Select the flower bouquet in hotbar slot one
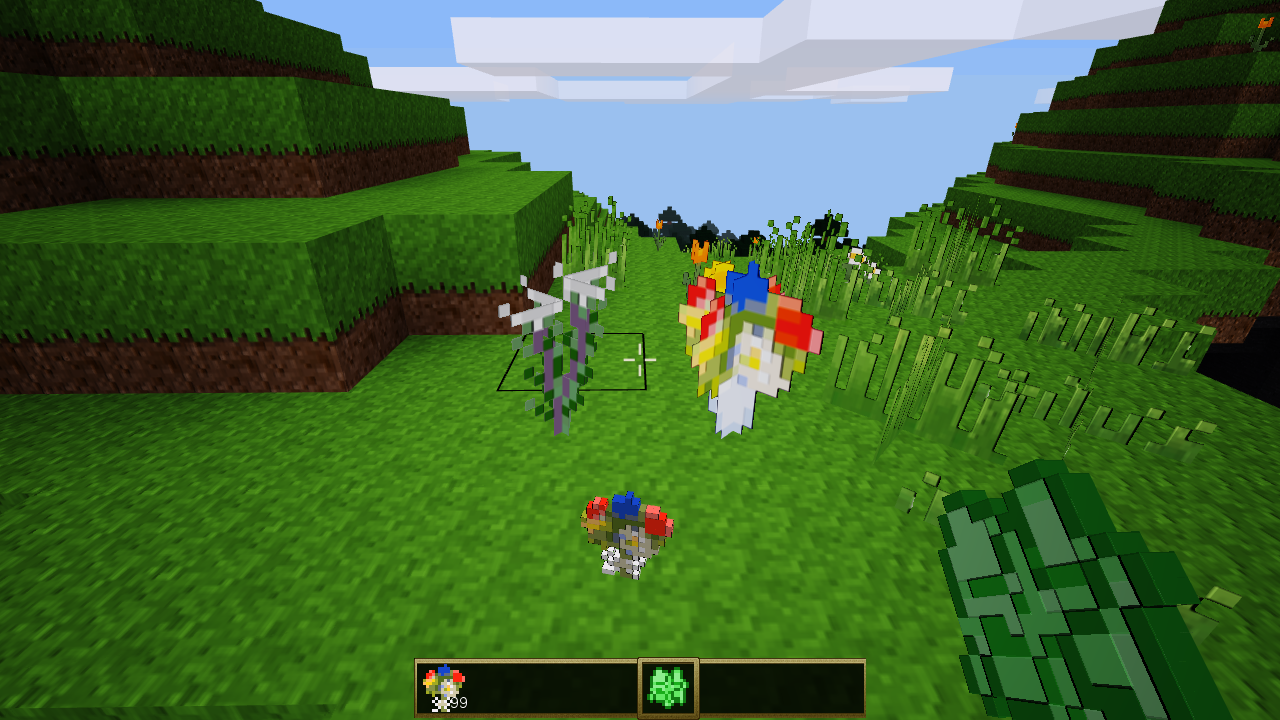The image size is (1280, 720). 443,684
